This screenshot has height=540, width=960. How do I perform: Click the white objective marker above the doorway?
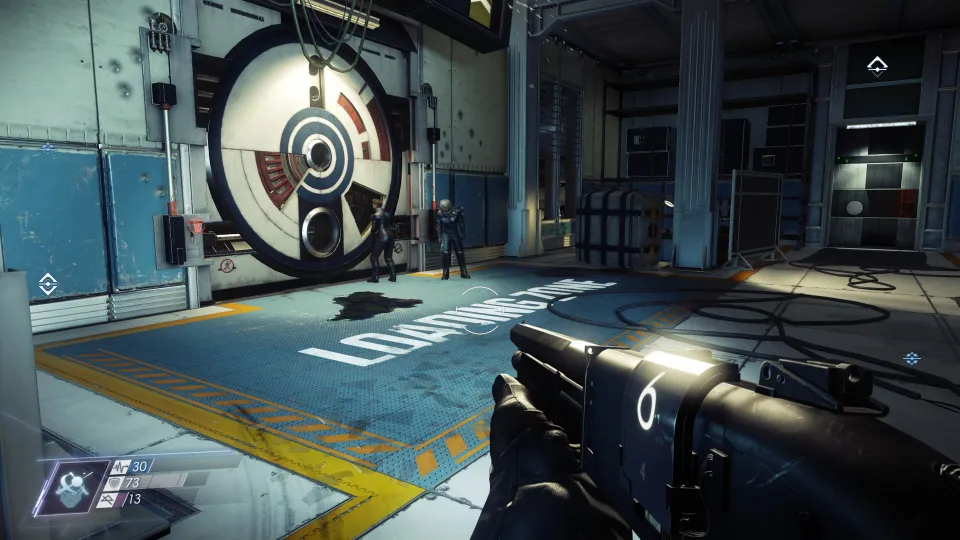tap(877, 67)
